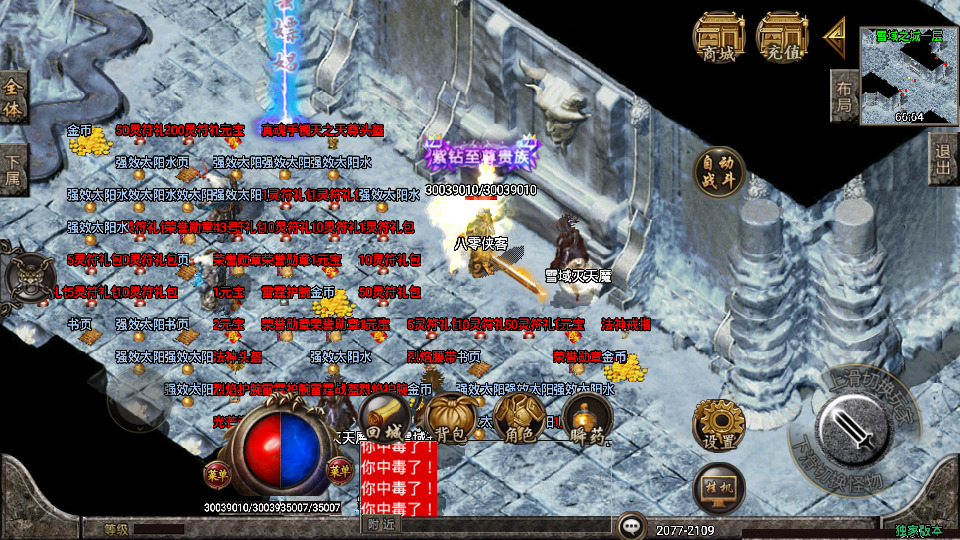Open the 背包 backpack
Image resolution: width=960 pixels, height=540 pixels.
pyautogui.click(x=449, y=418)
